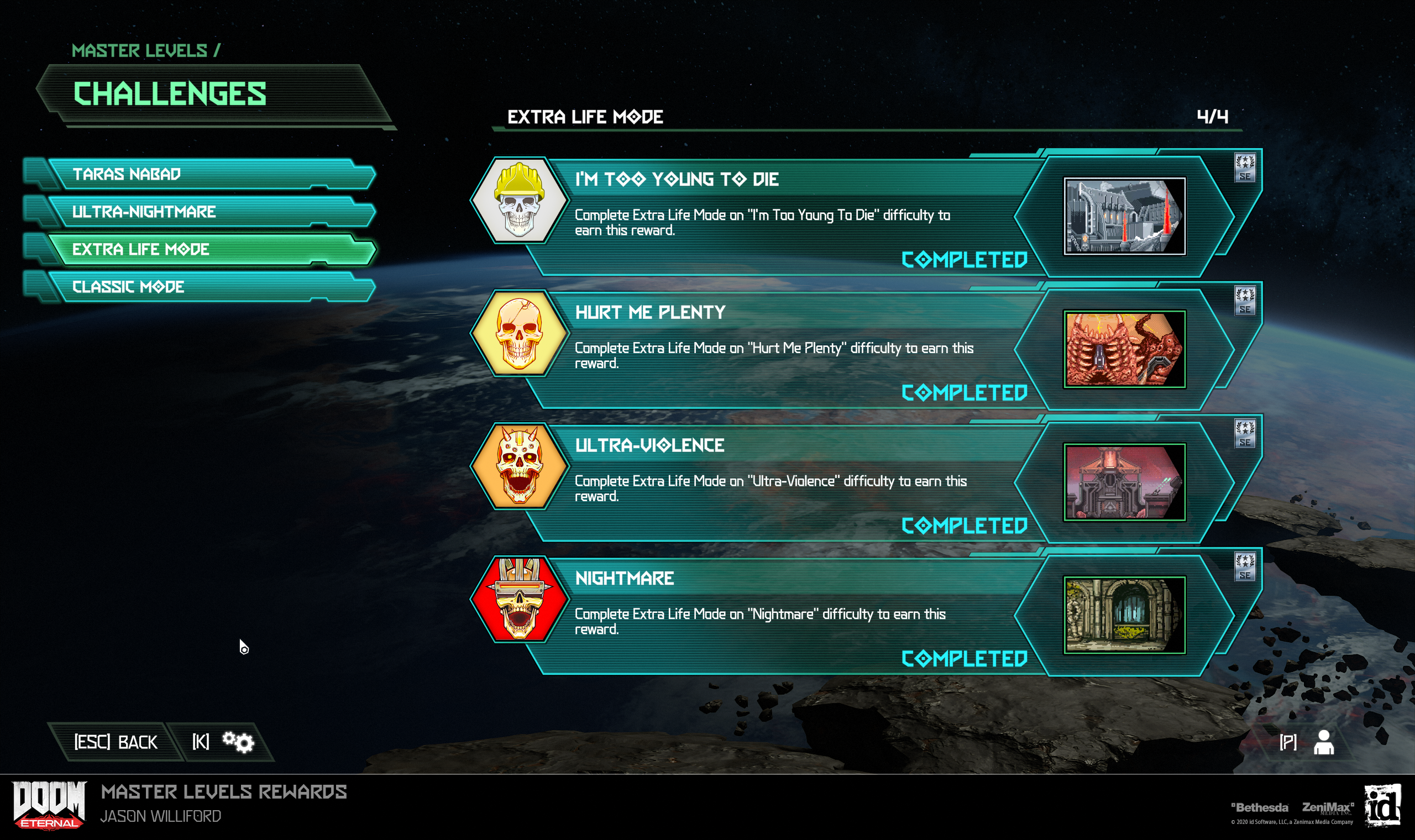Click the red Nightmare skull icon
The width and height of the screenshot is (1415, 840).
(519, 600)
